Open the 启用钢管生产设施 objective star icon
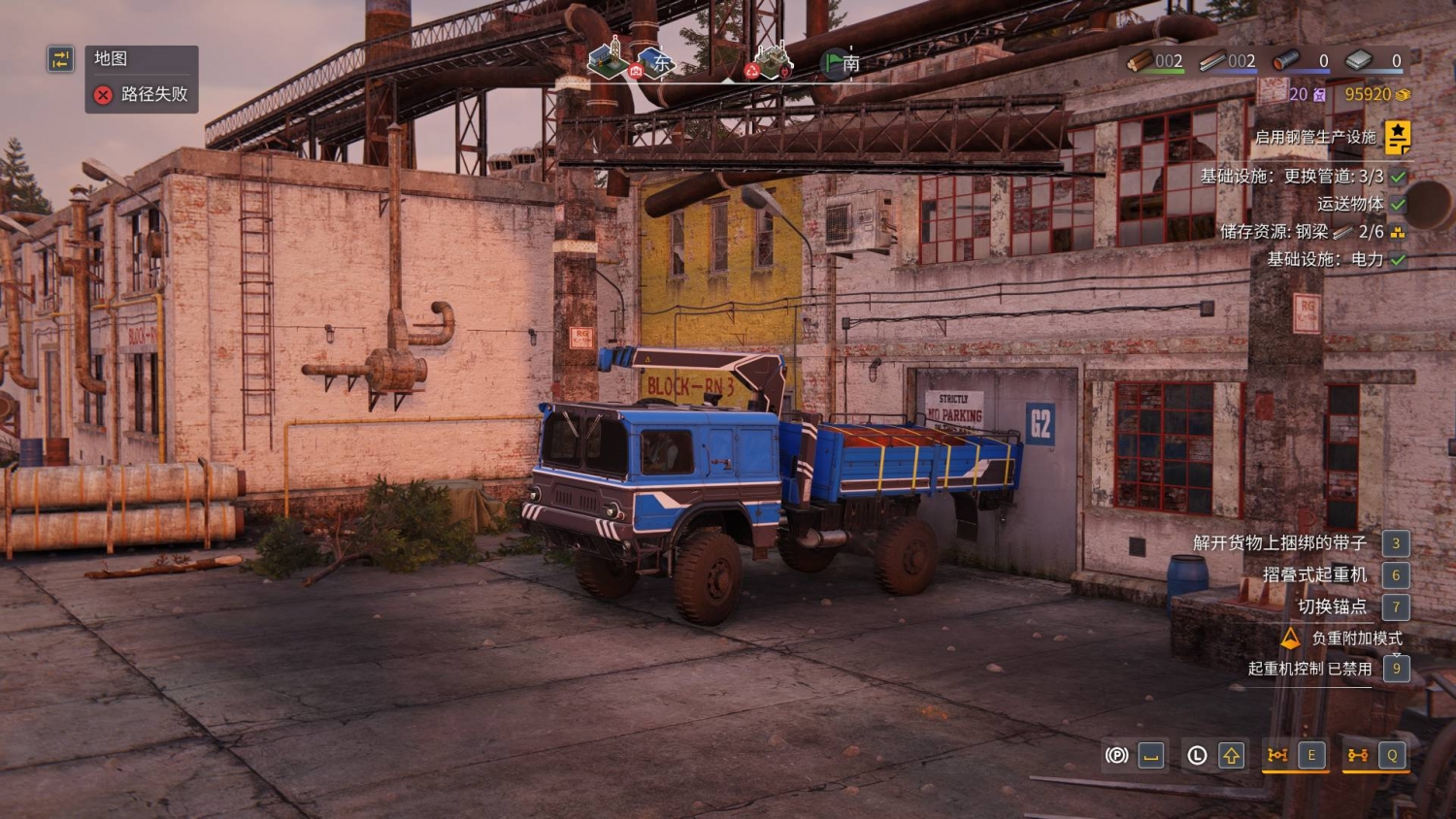Viewport: 1456px width, 819px height. click(1397, 137)
